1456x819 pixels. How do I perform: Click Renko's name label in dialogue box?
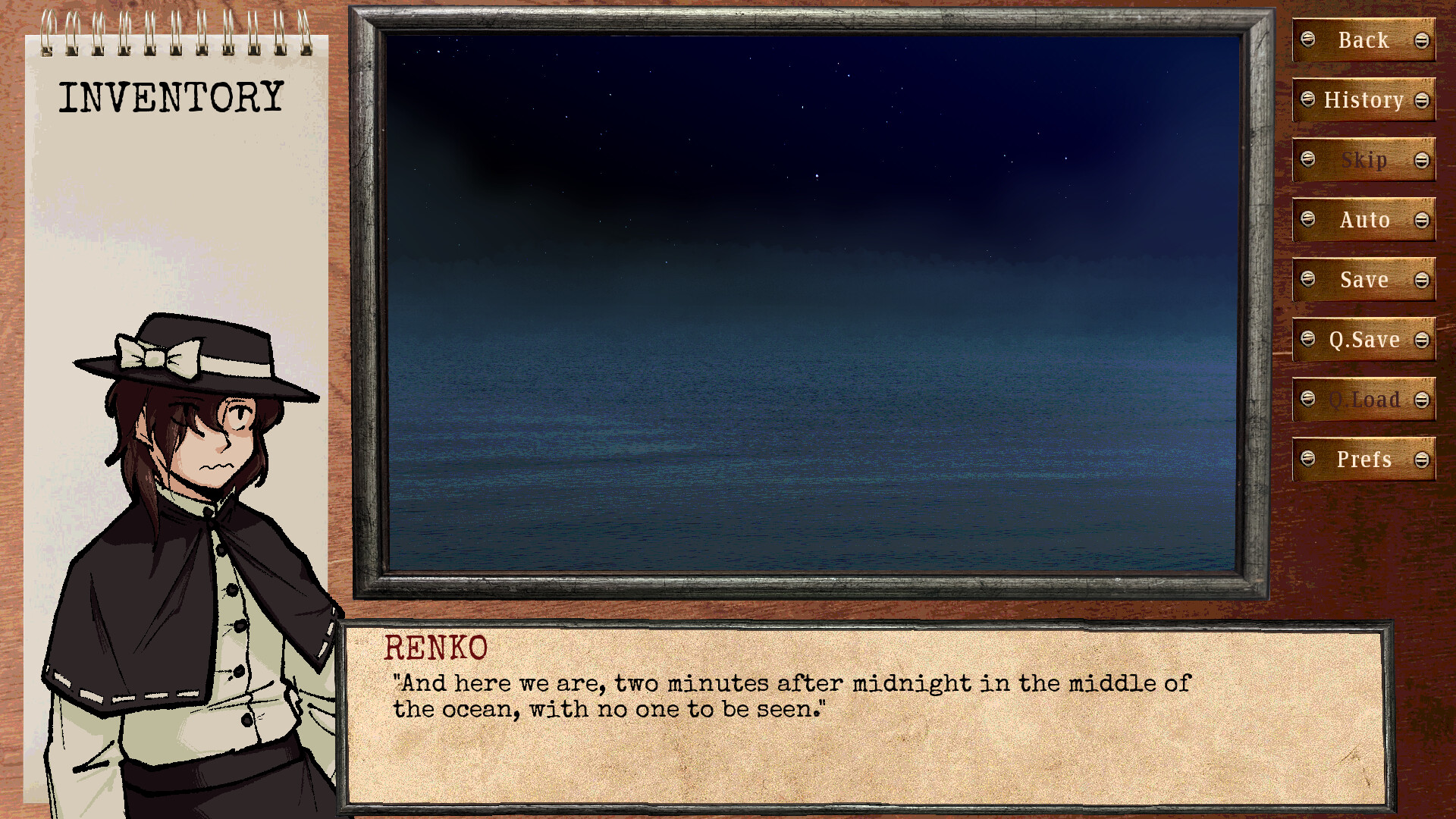pyautogui.click(x=435, y=648)
